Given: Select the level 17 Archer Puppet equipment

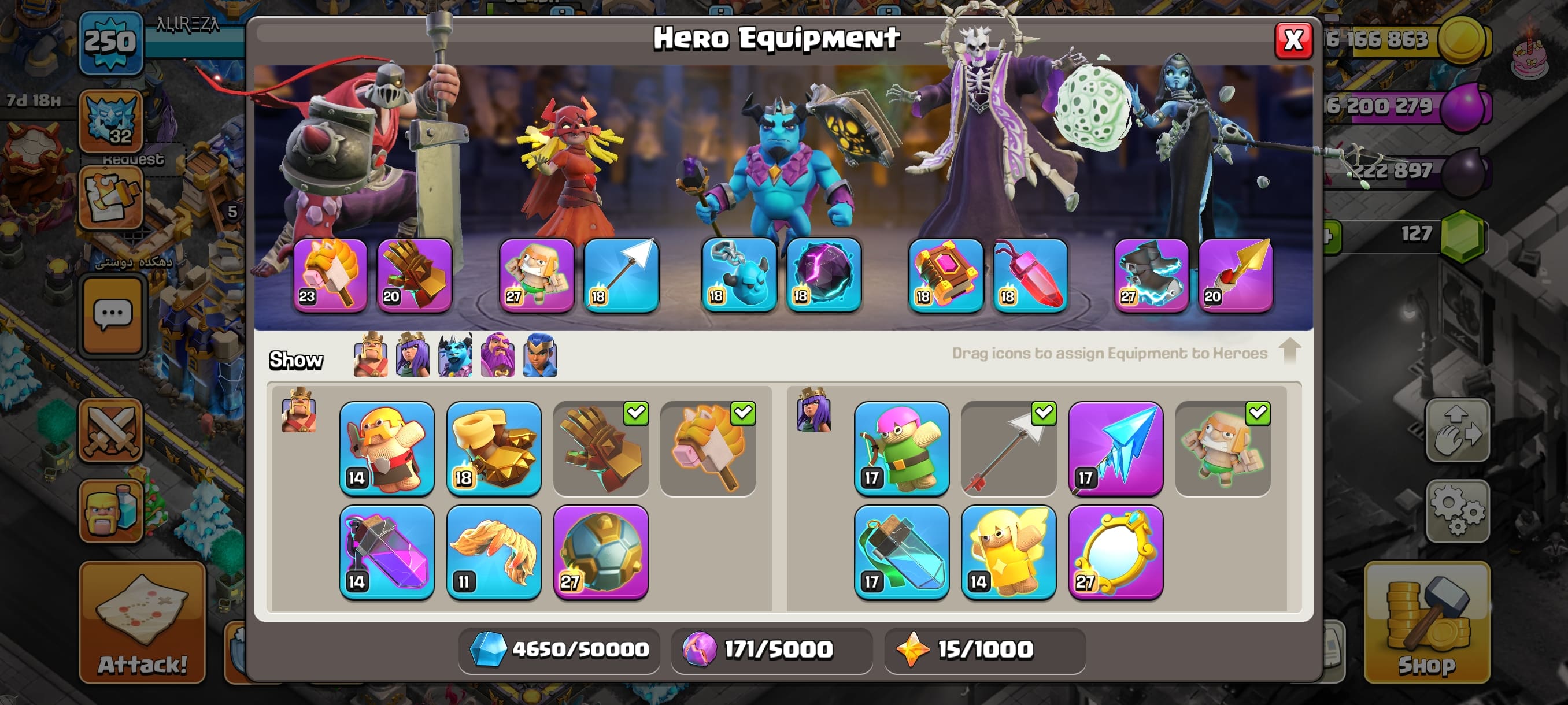Looking at the screenshot, I should pos(901,448).
